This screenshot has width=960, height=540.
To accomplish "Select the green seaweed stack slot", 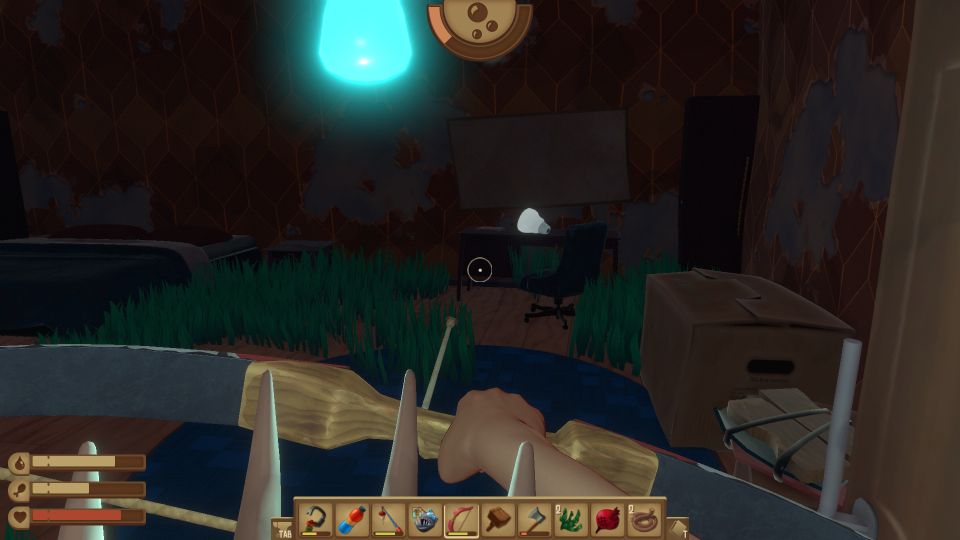I will (x=571, y=519).
